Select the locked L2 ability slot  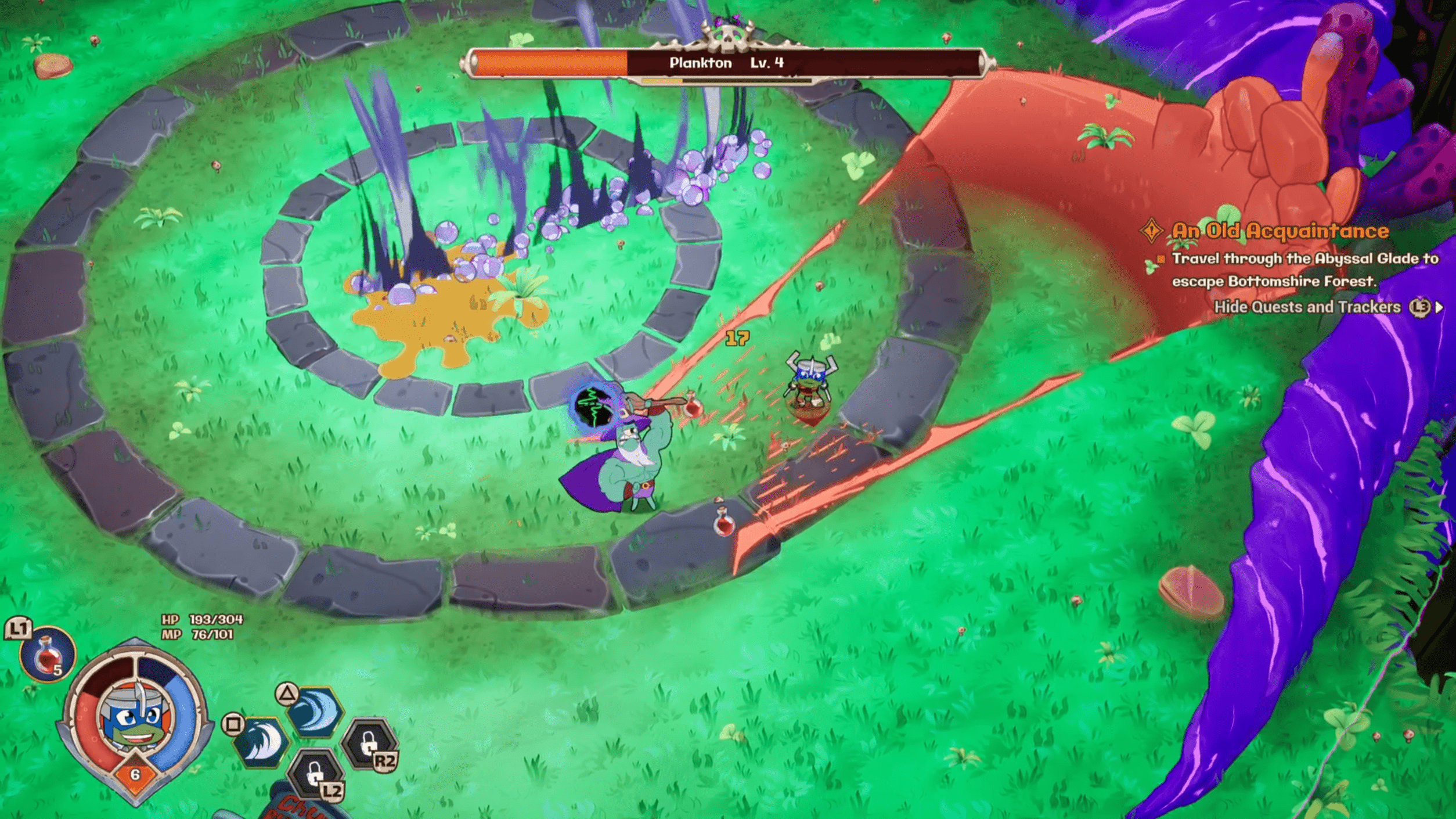(315, 774)
